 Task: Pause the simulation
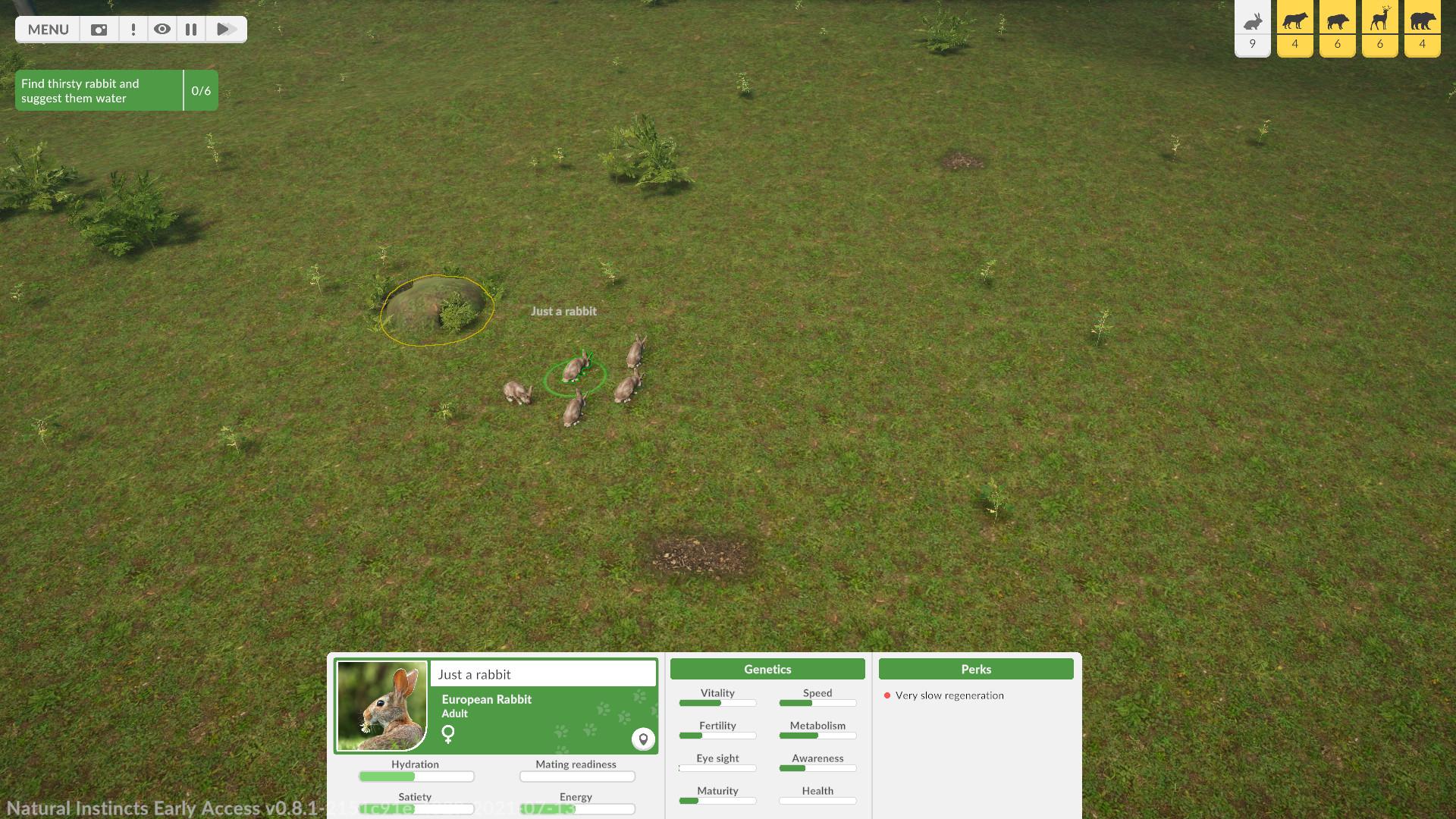(x=191, y=30)
